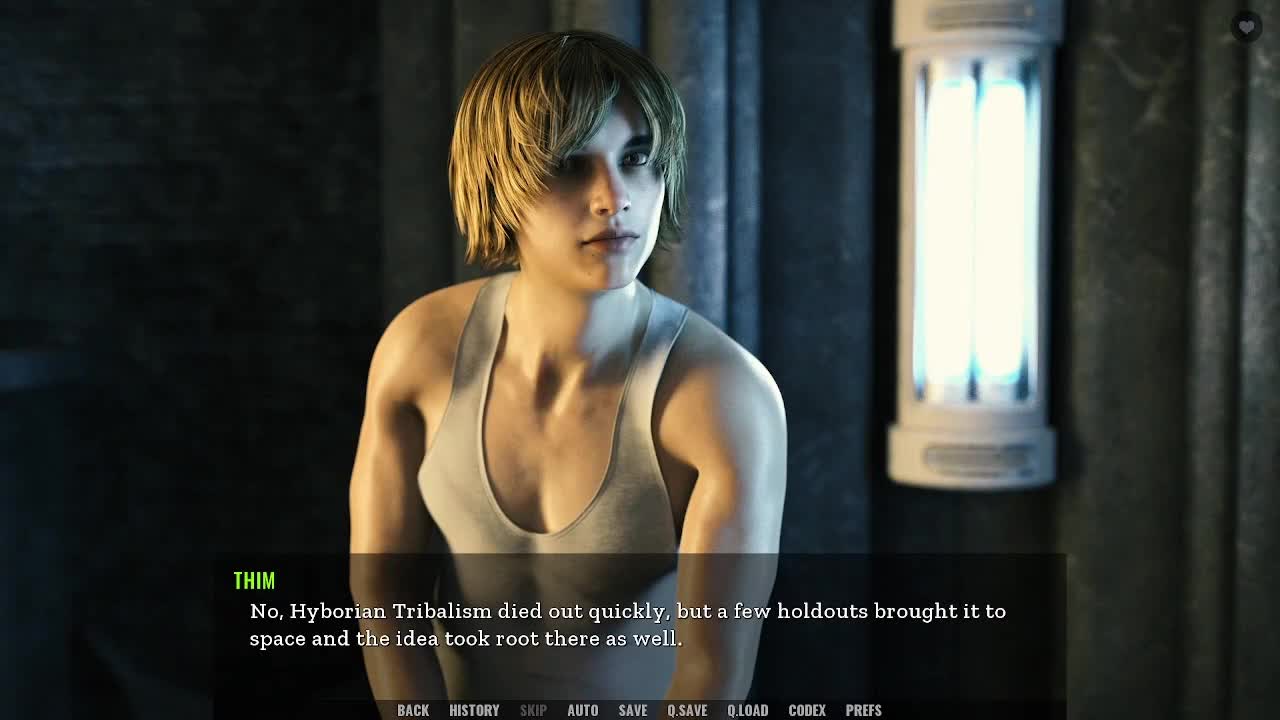Click the heart icon in the corner
The image size is (1280, 720).
coord(1246,27)
